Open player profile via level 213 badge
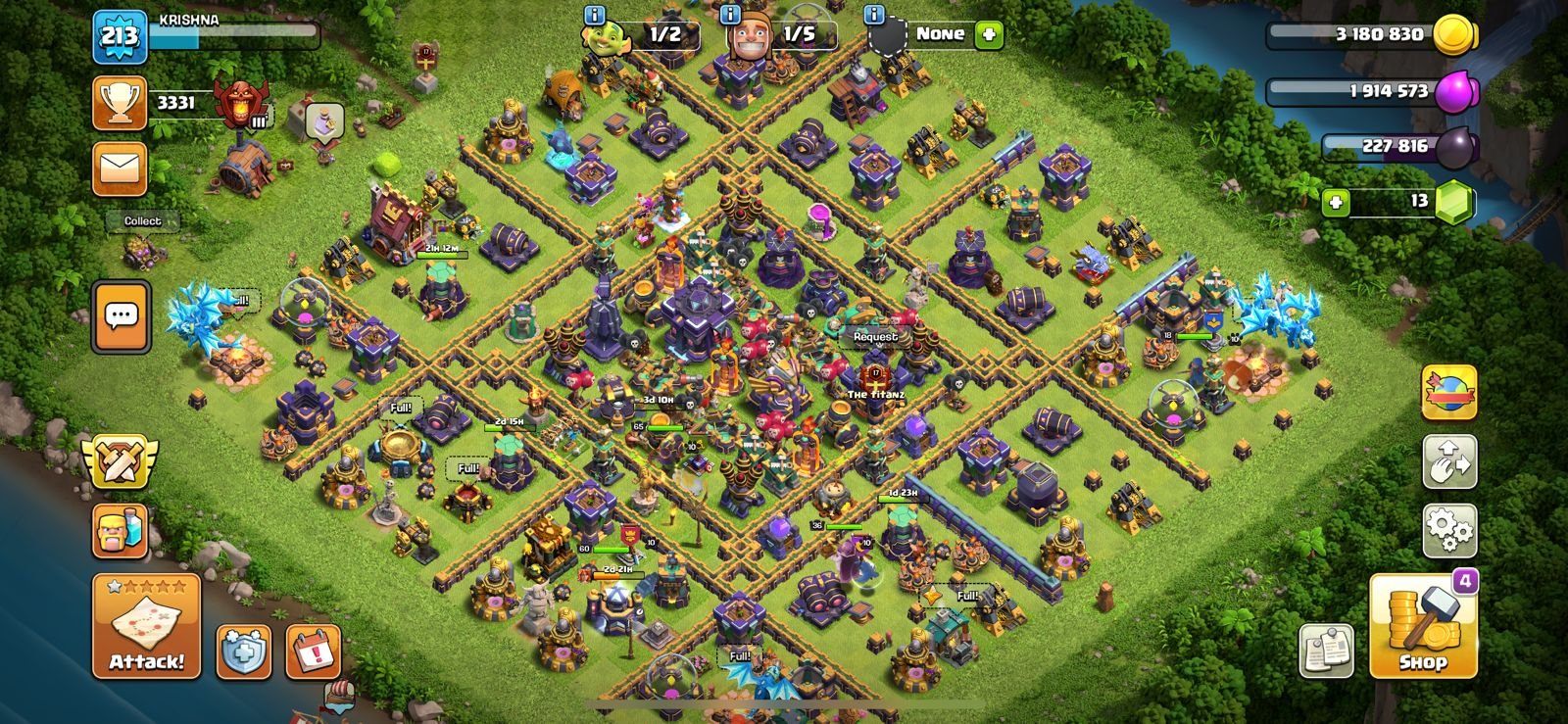 [120, 37]
